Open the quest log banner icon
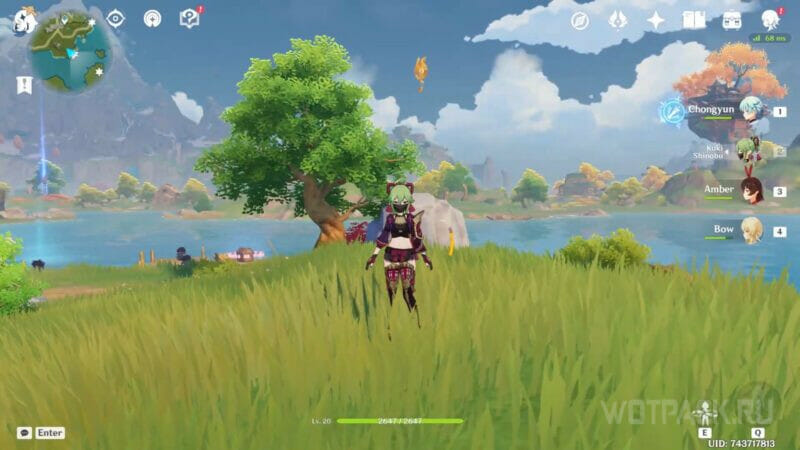This screenshot has width=800, height=450. click(x=24, y=86)
